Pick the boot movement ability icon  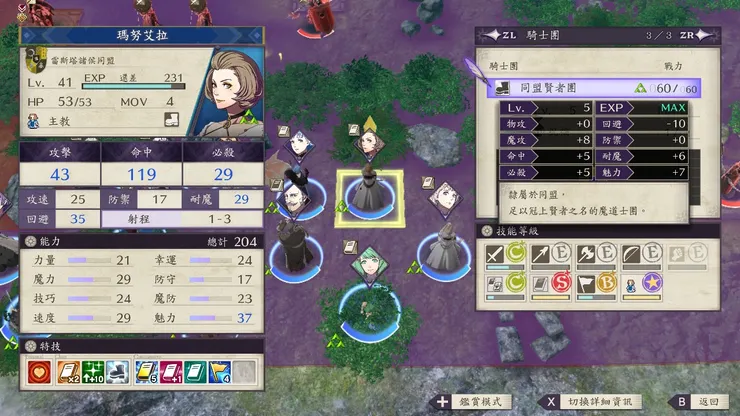click(118, 372)
